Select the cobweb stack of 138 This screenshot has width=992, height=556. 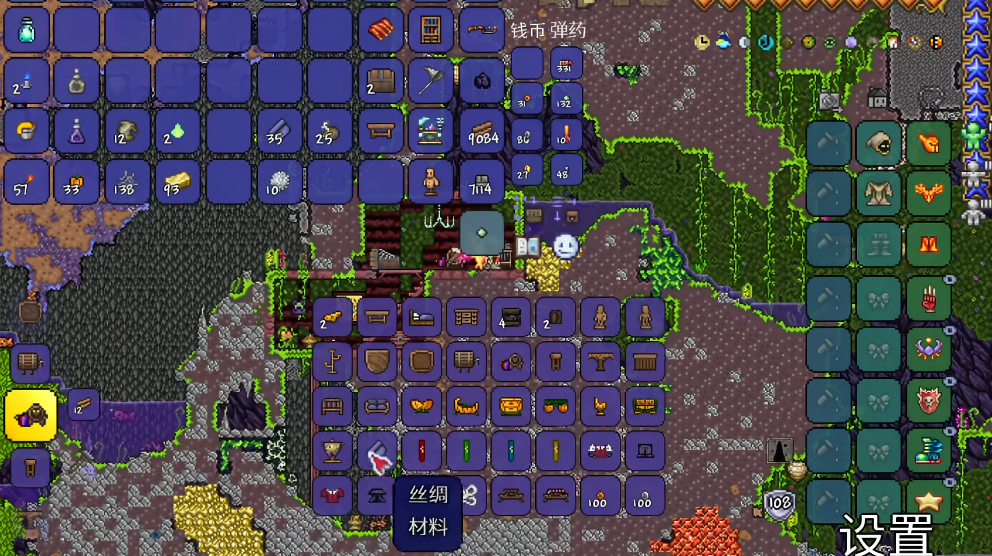tap(128, 182)
